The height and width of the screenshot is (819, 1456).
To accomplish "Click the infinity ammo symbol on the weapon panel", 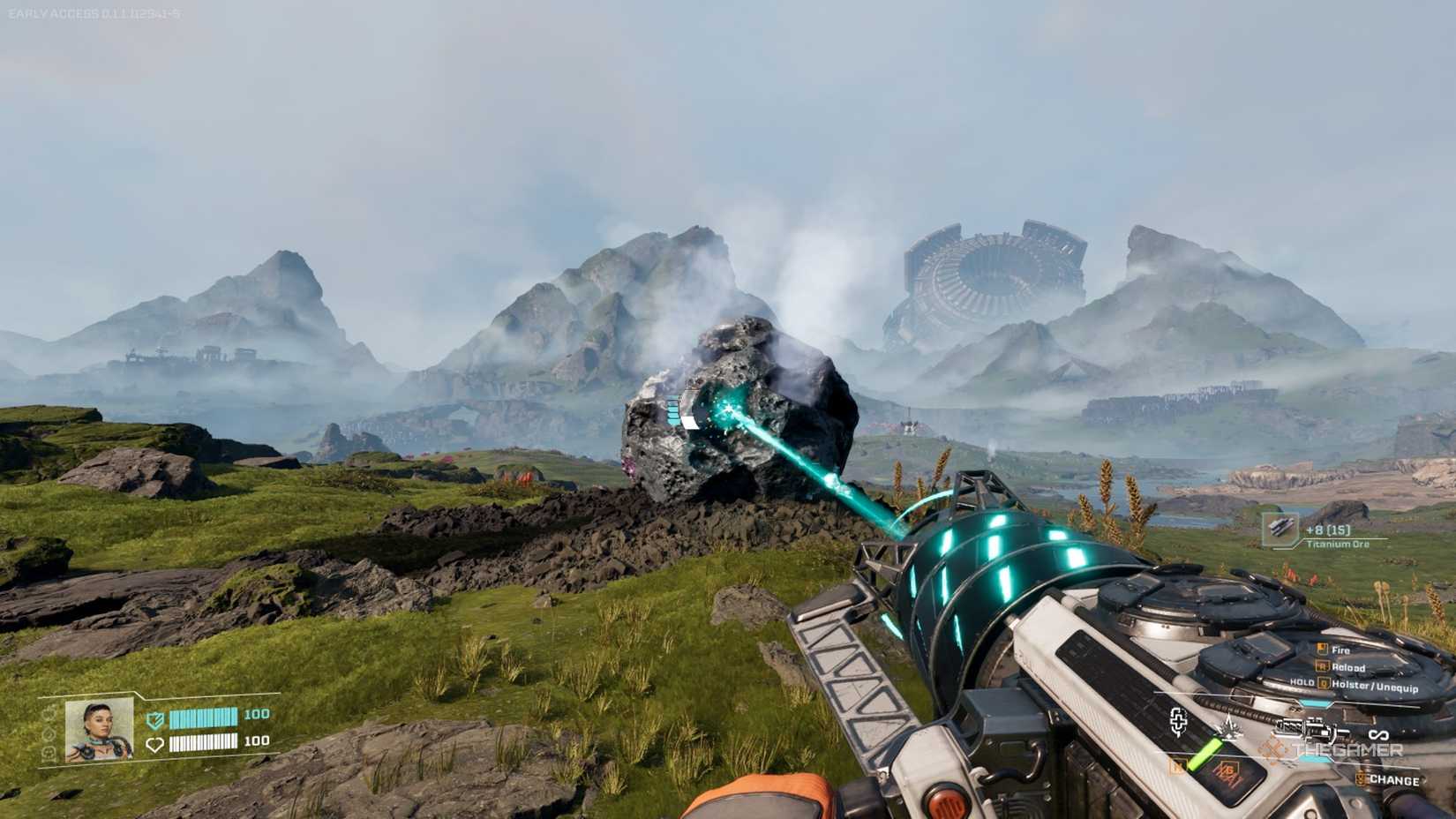I will point(1378,733).
